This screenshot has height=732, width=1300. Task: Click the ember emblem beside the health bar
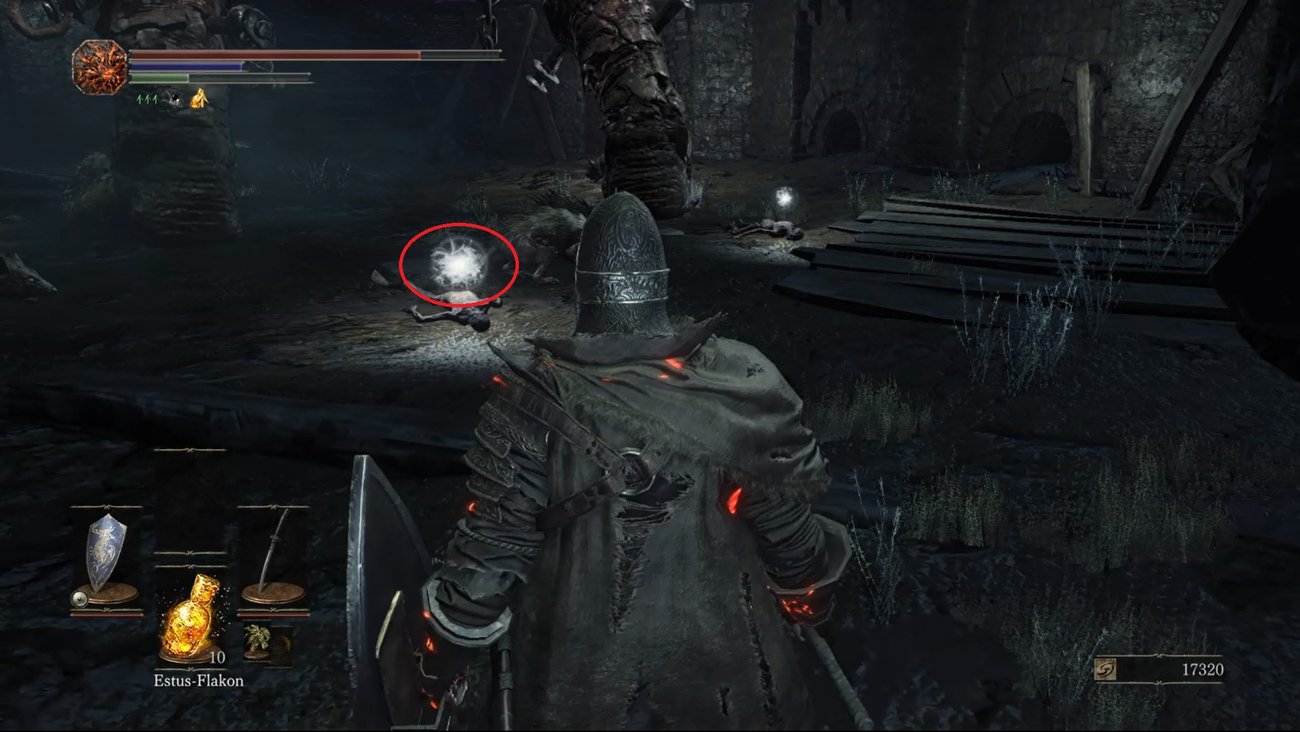coord(98,66)
